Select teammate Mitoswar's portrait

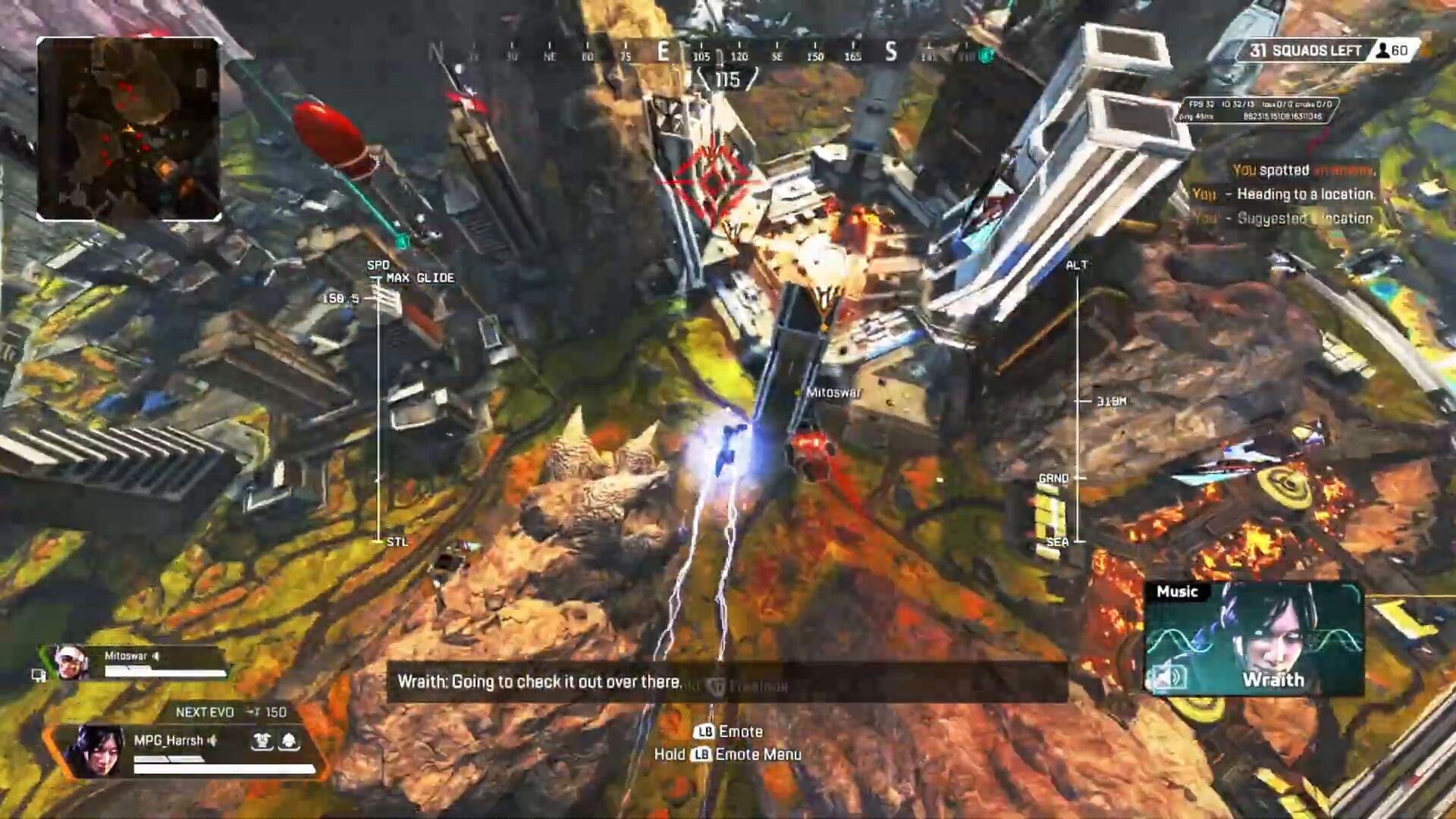[70, 663]
